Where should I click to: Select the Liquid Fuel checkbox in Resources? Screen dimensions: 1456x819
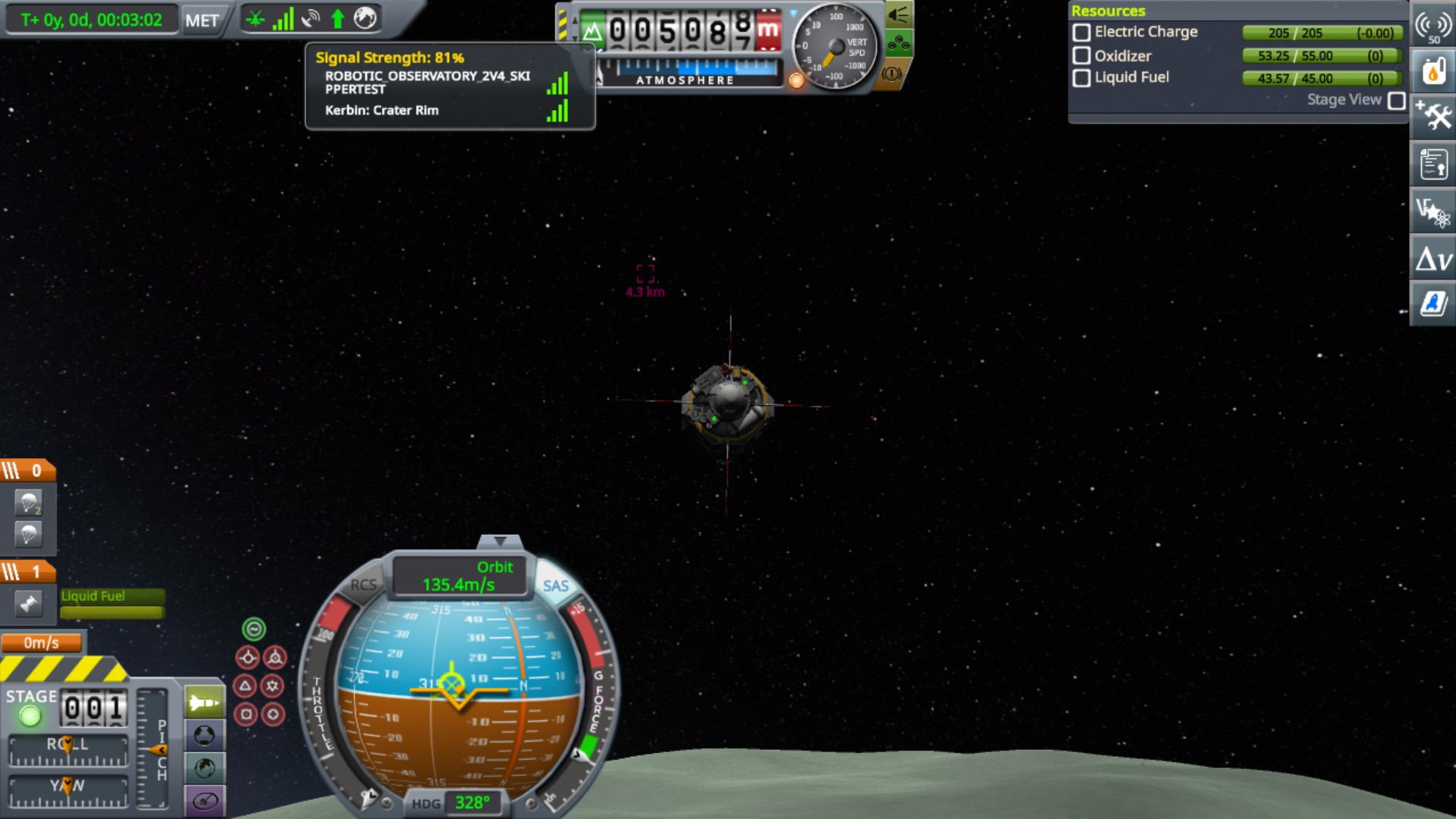coord(1082,77)
